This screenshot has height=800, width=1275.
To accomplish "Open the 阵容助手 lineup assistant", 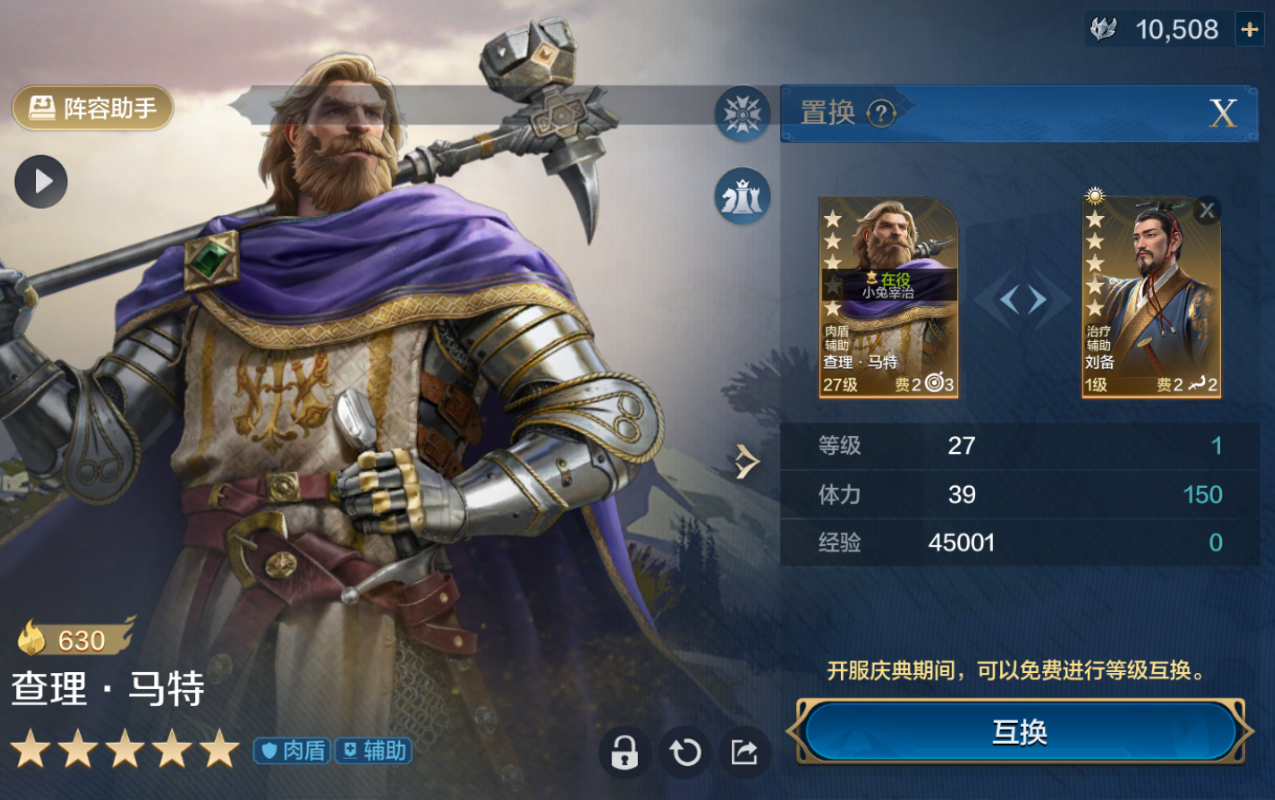I will pyautogui.click(x=93, y=108).
